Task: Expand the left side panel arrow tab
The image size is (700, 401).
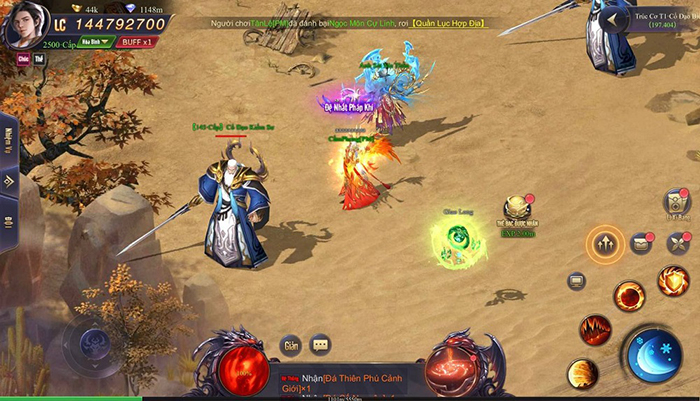Action: [9, 182]
